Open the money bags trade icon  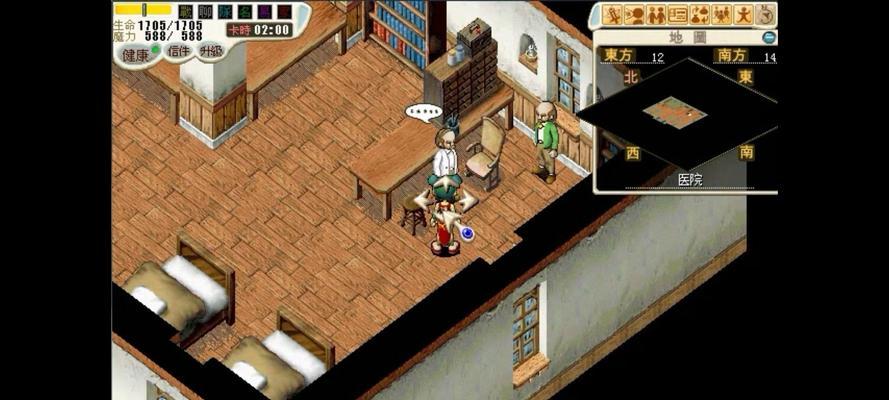coord(700,15)
